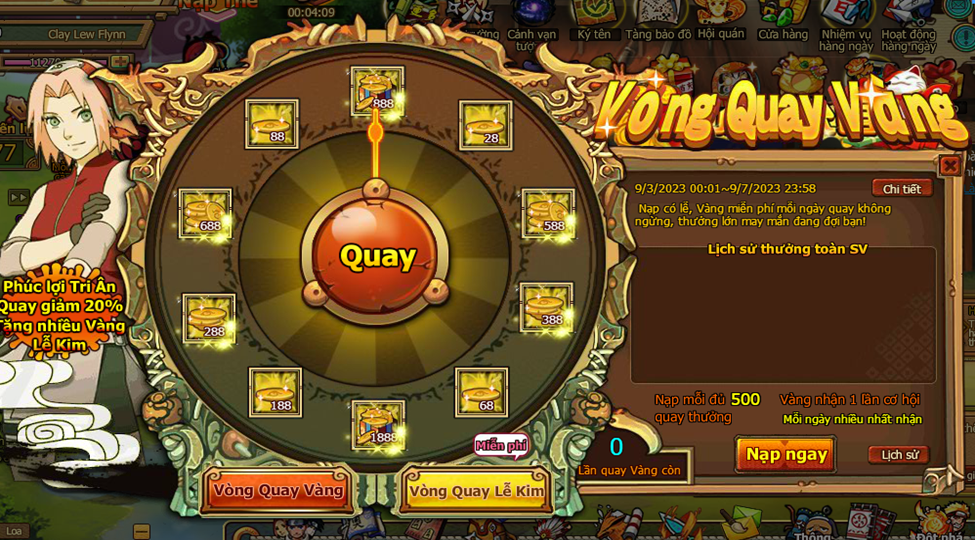Select the 288 gold prize slot
This screenshot has width=975, height=540.
209,319
